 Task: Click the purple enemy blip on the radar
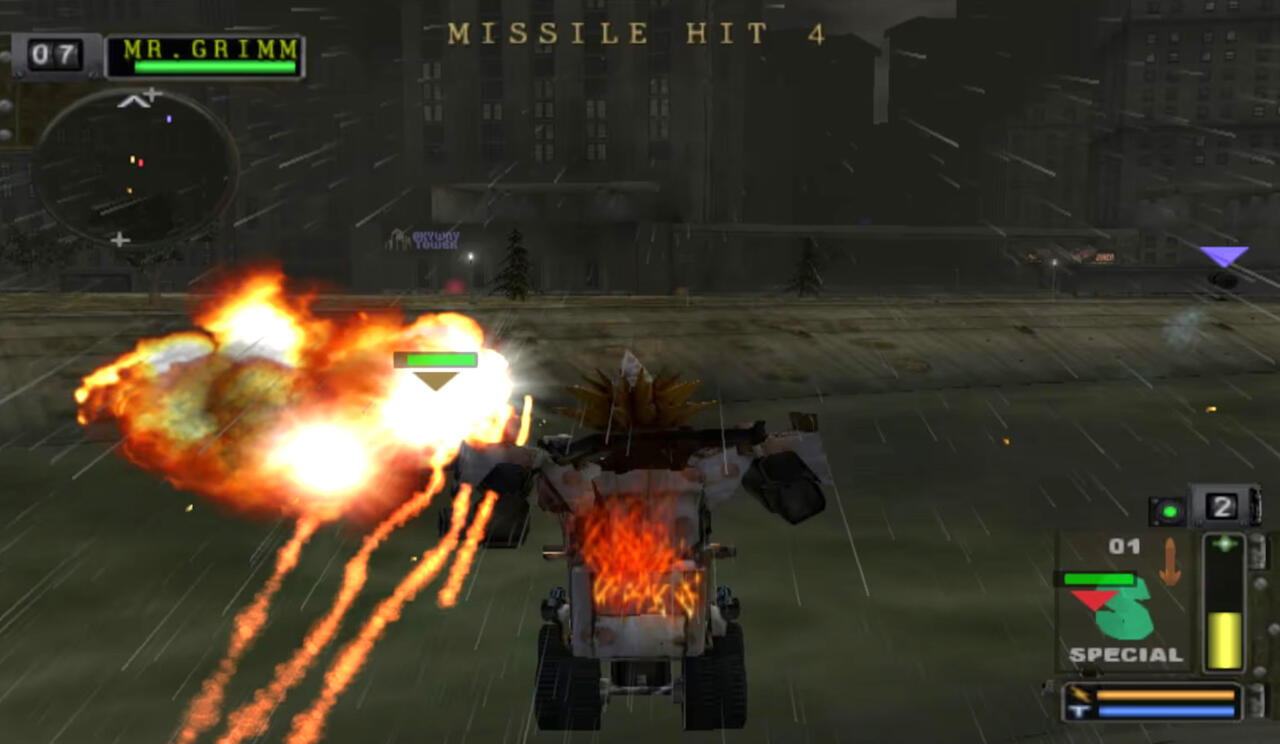[169, 119]
